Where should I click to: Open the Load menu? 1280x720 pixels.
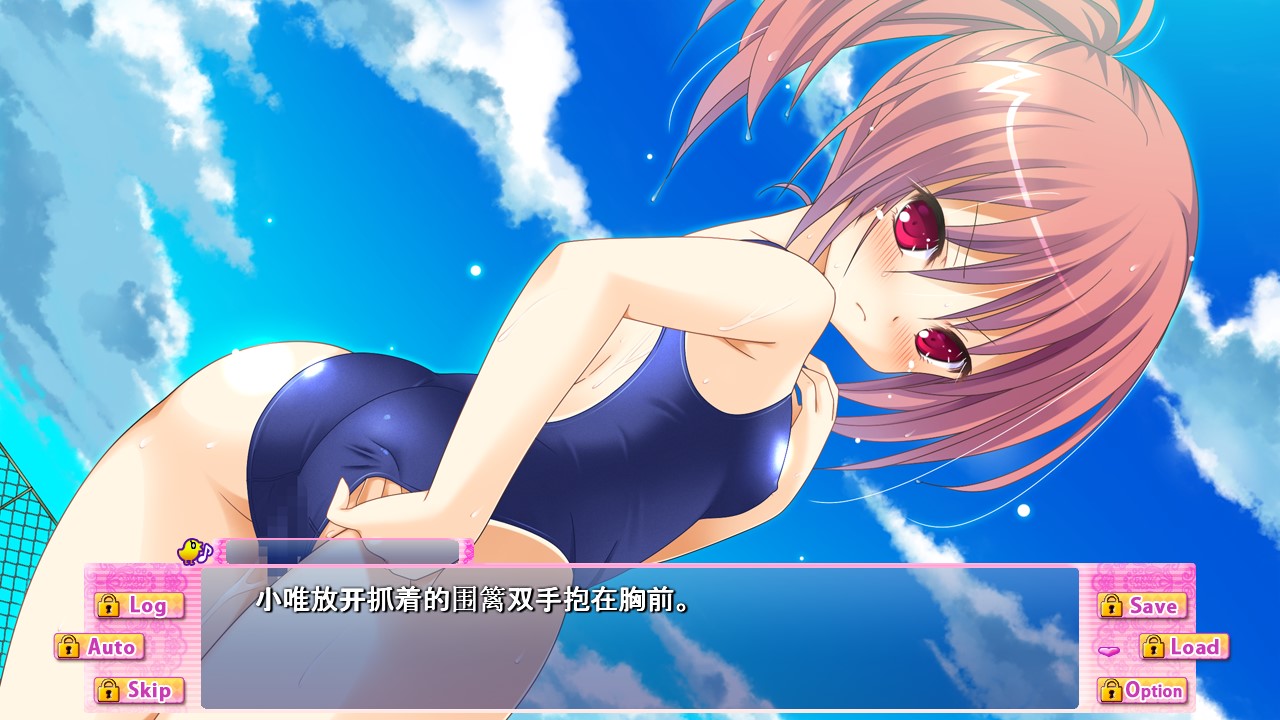pyautogui.click(x=1184, y=647)
